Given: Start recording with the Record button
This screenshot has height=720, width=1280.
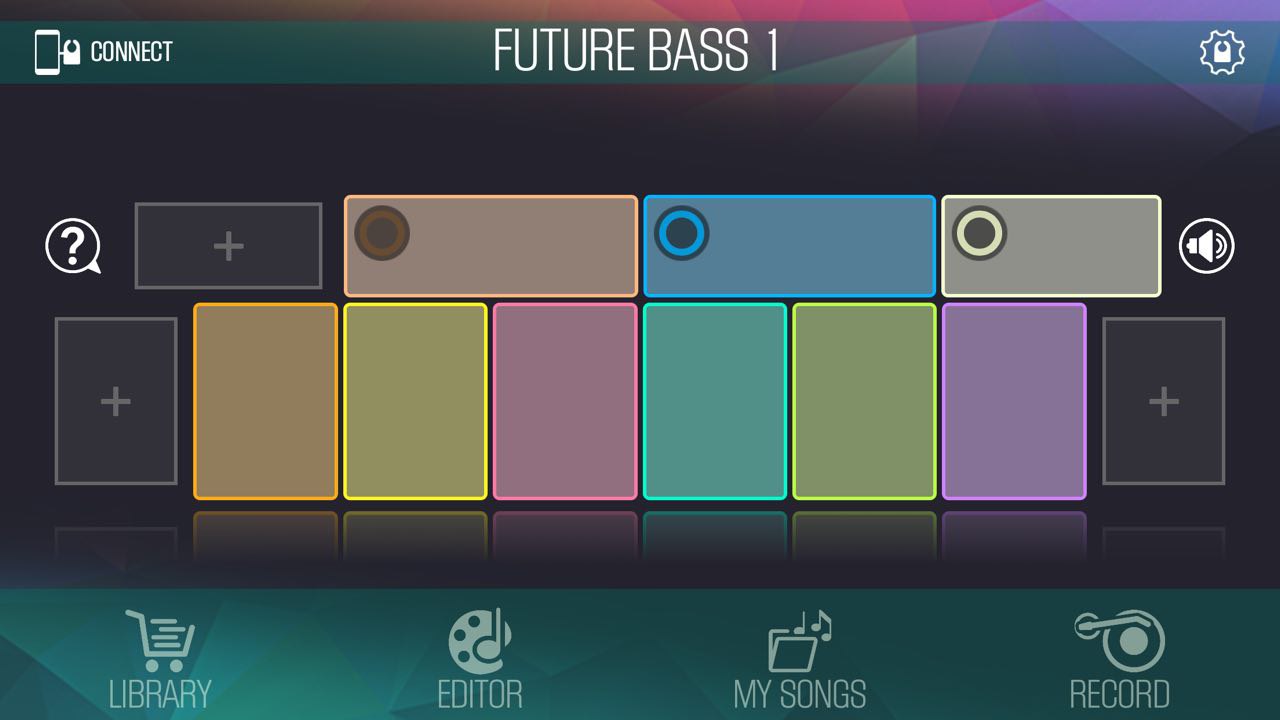Looking at the screenshot, I should click(x=1120, y=660).
